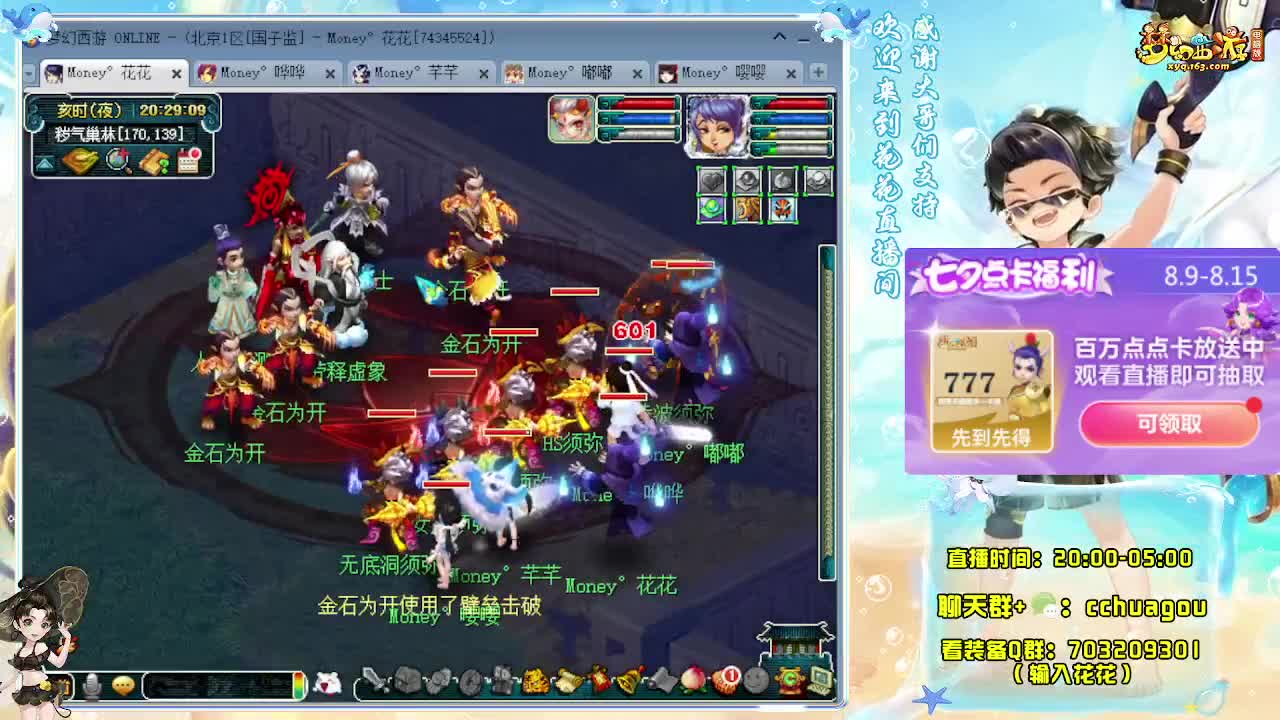The height and width of the screenshot is (720, 1280).
Task: Collapse the minimap panel with the triangle arrow
Action: tap(44, 162)
